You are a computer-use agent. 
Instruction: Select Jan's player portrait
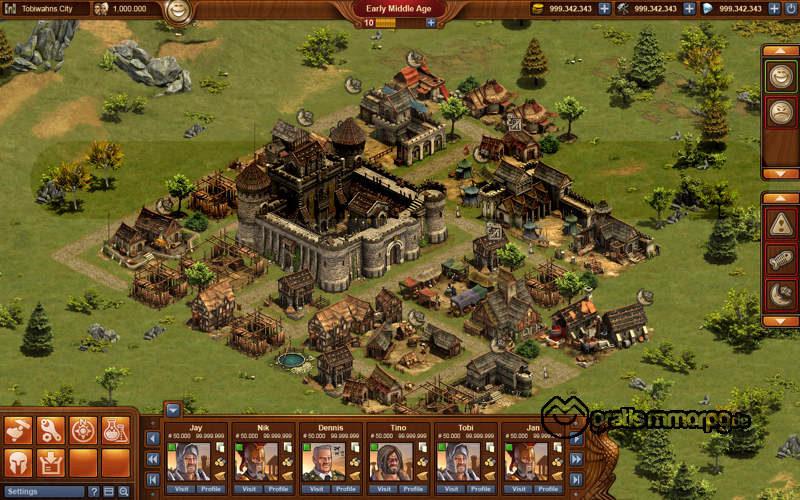point(518,461)
